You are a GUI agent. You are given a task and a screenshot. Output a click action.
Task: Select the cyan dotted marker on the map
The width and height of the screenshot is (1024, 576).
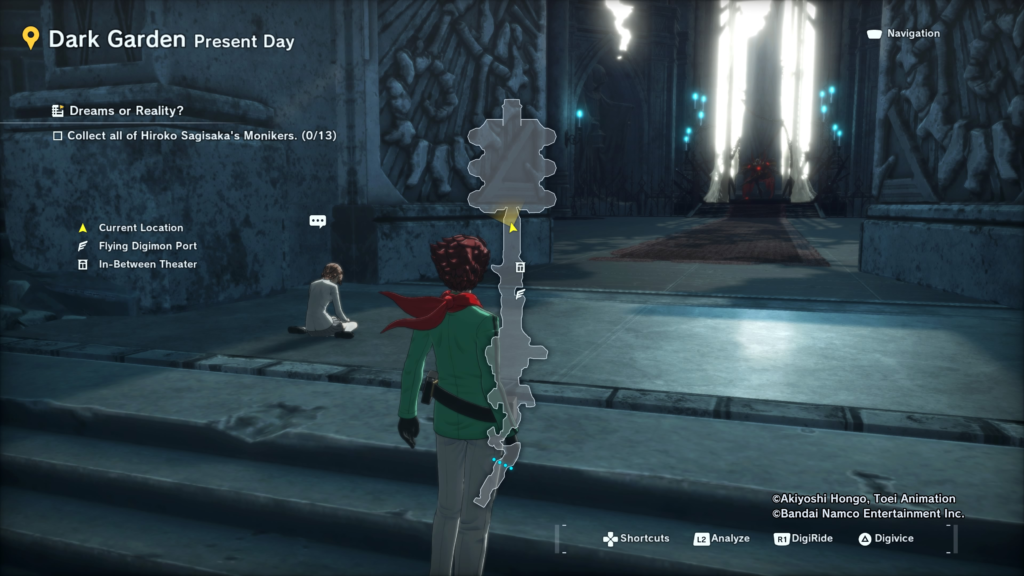point(502,464)
